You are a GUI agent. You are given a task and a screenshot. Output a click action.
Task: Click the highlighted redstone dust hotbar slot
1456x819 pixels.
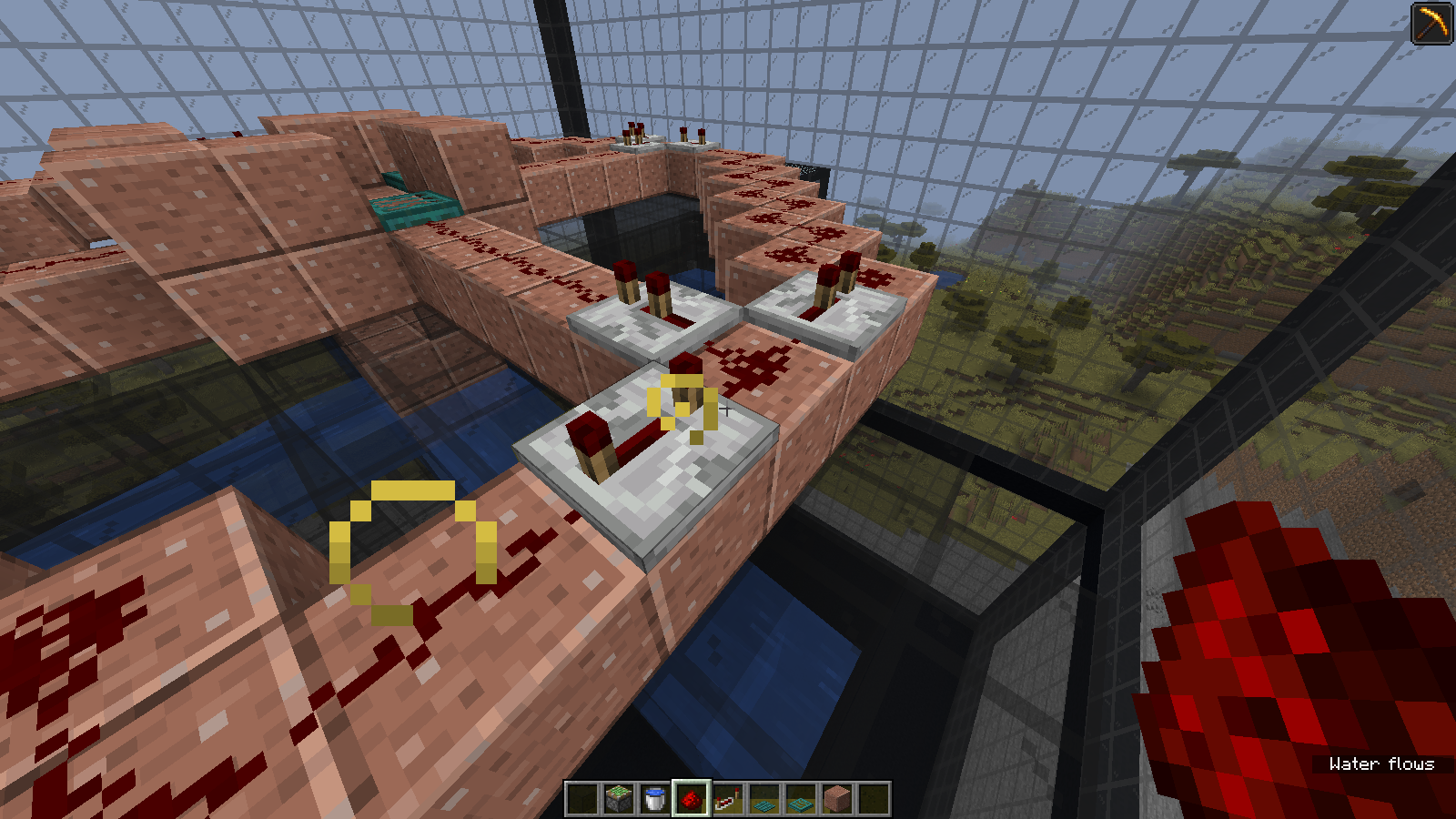691,798
